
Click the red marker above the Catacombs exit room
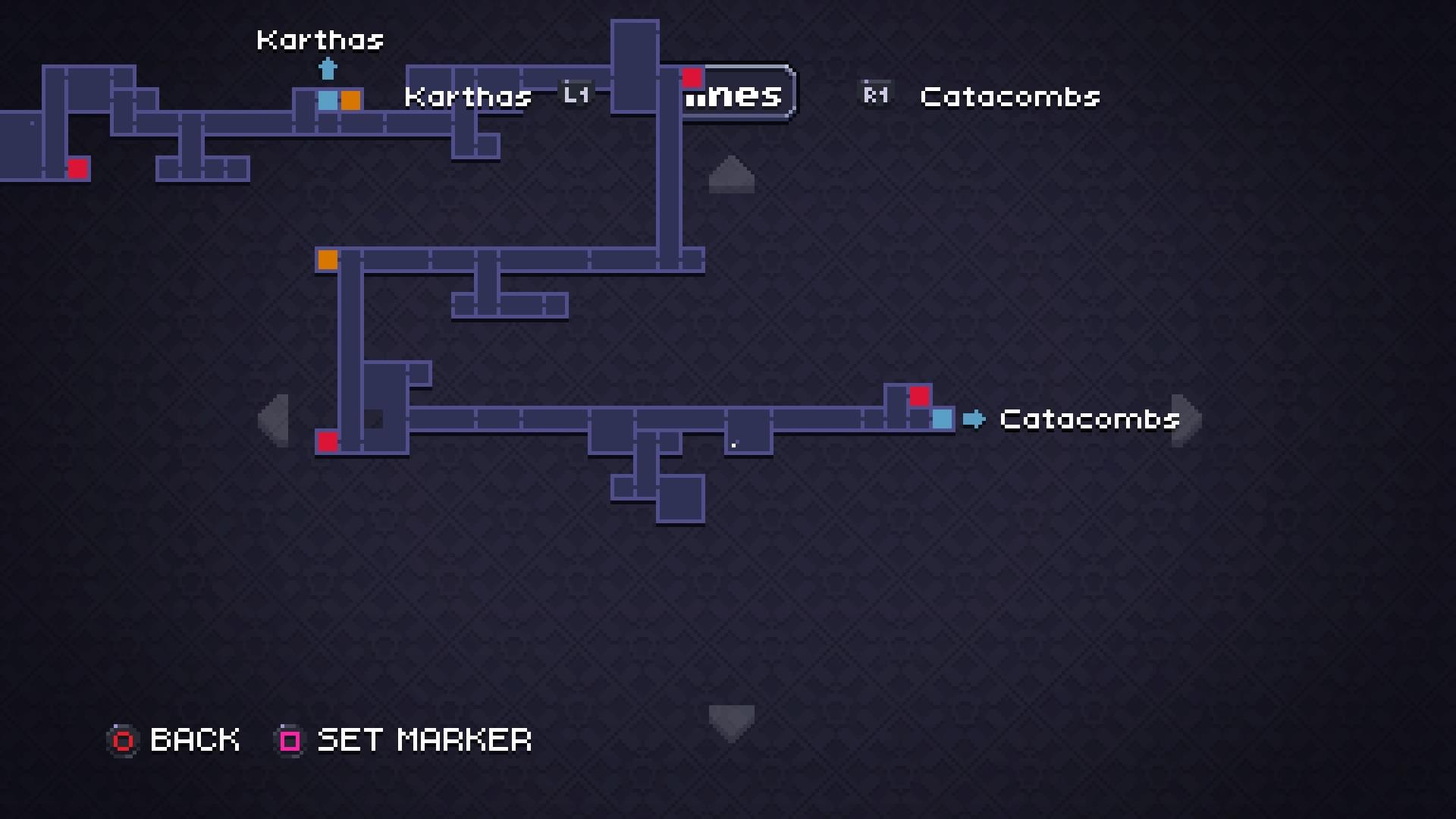pos(920,396)
